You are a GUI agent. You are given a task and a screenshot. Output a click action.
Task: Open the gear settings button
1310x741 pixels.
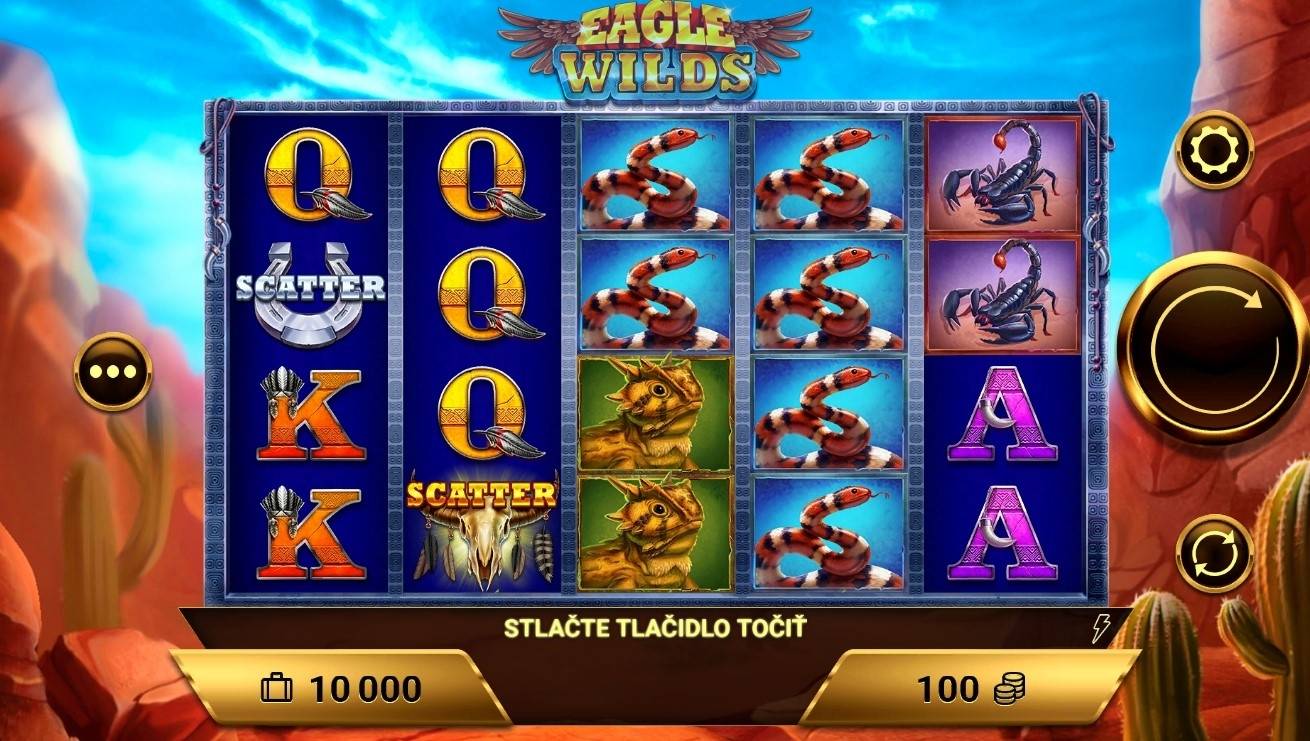1214,150
